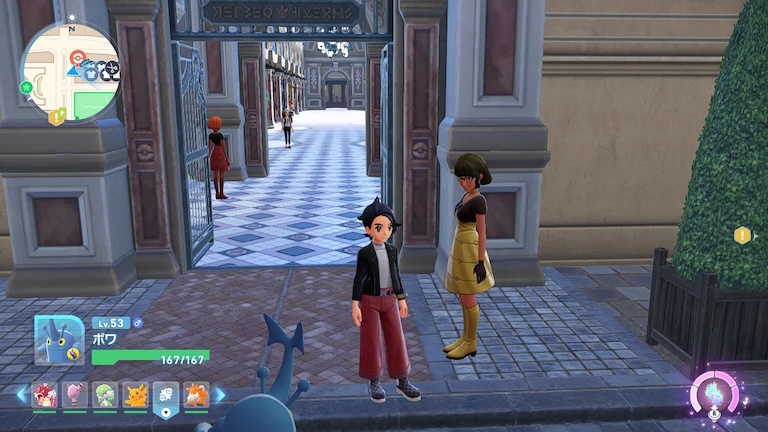Image resolution: width=768 pixels, height=432 pixels.
Task: Switch to Gardevoir in the party bar
Action: coord(105,395)
